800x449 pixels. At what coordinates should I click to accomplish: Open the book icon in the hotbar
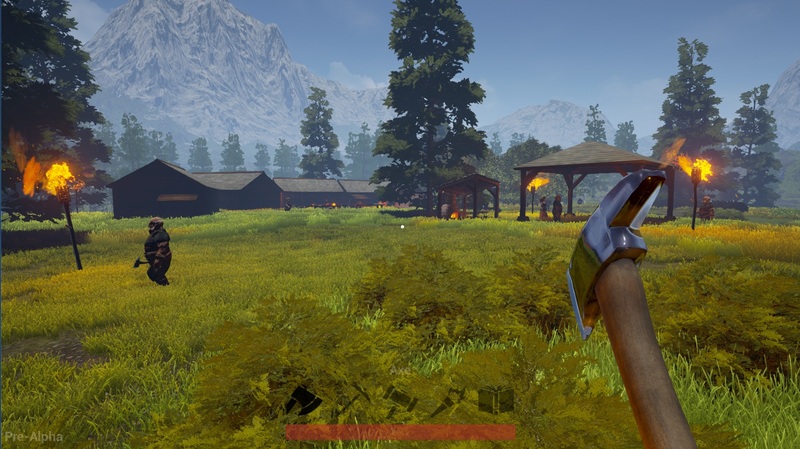(x=496, y=400)
